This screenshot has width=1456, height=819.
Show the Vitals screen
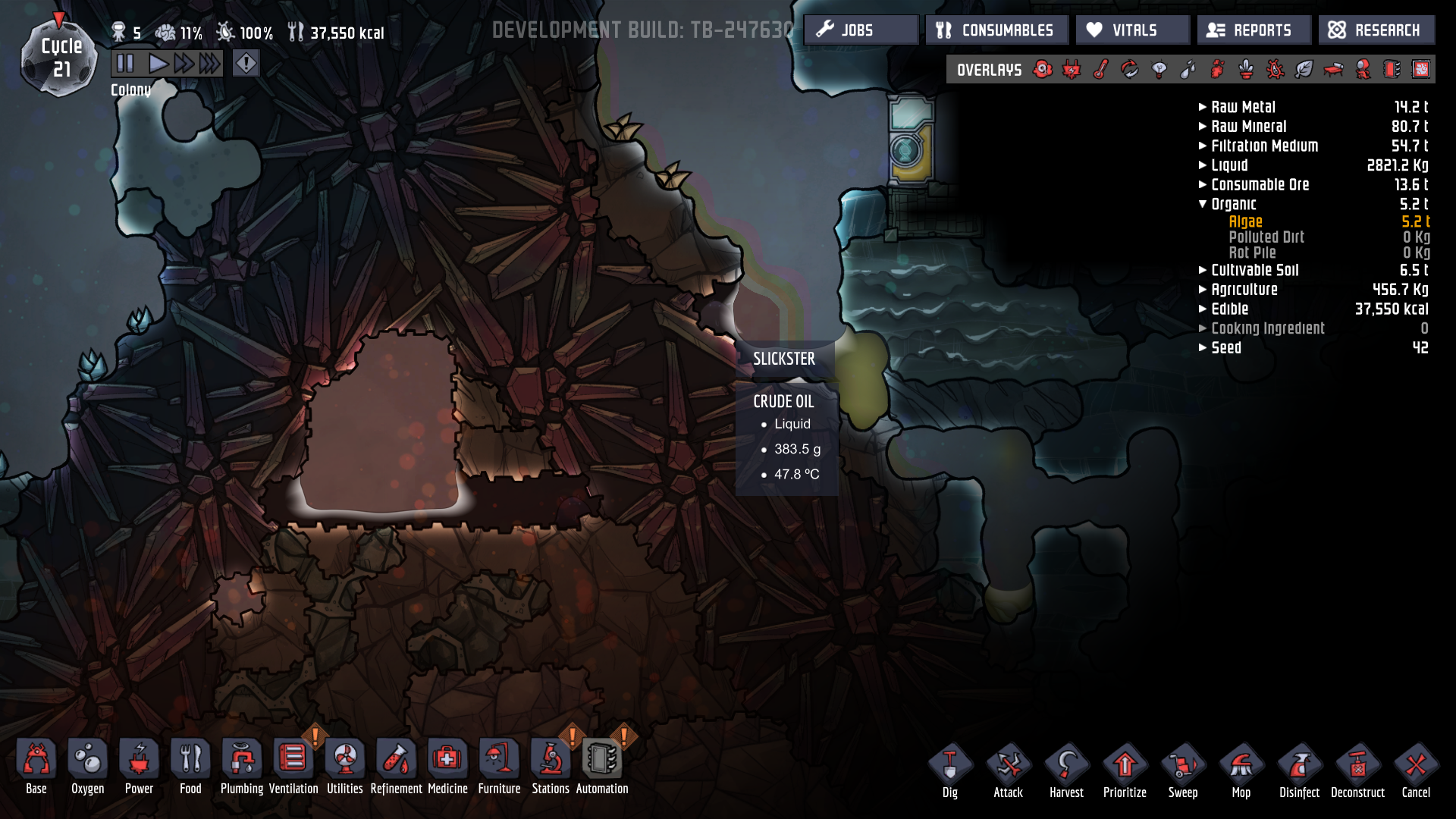tap(1132, 30)
